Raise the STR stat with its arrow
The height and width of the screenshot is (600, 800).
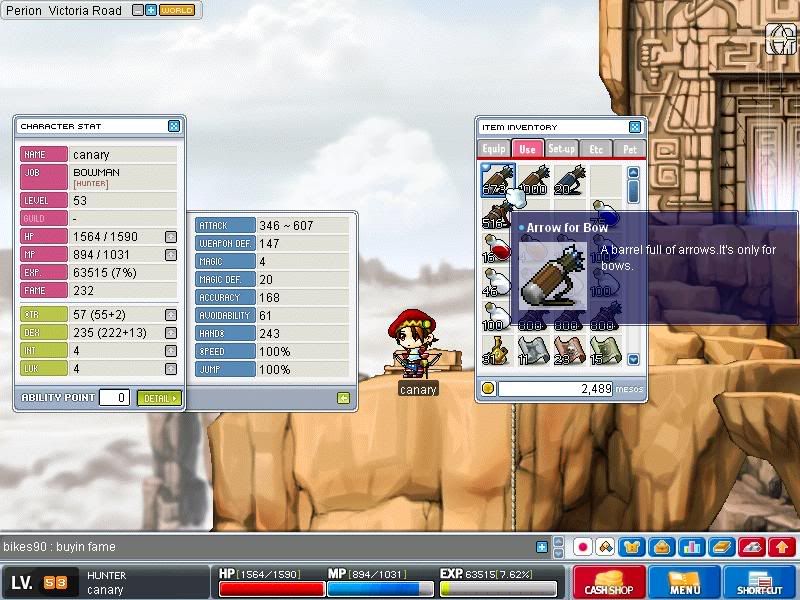click(171, 315)
